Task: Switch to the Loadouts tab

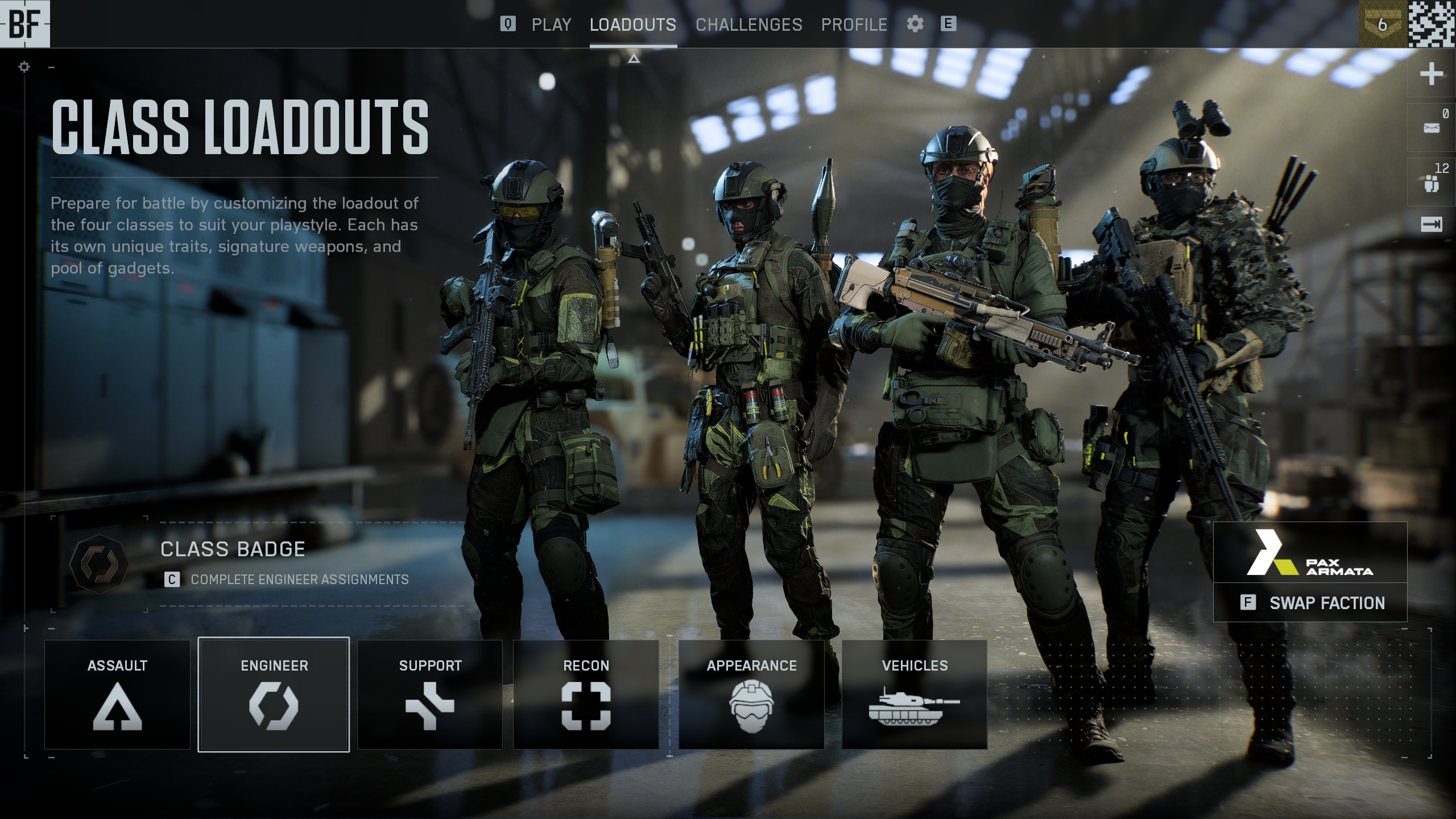Action: coord(632,24)
